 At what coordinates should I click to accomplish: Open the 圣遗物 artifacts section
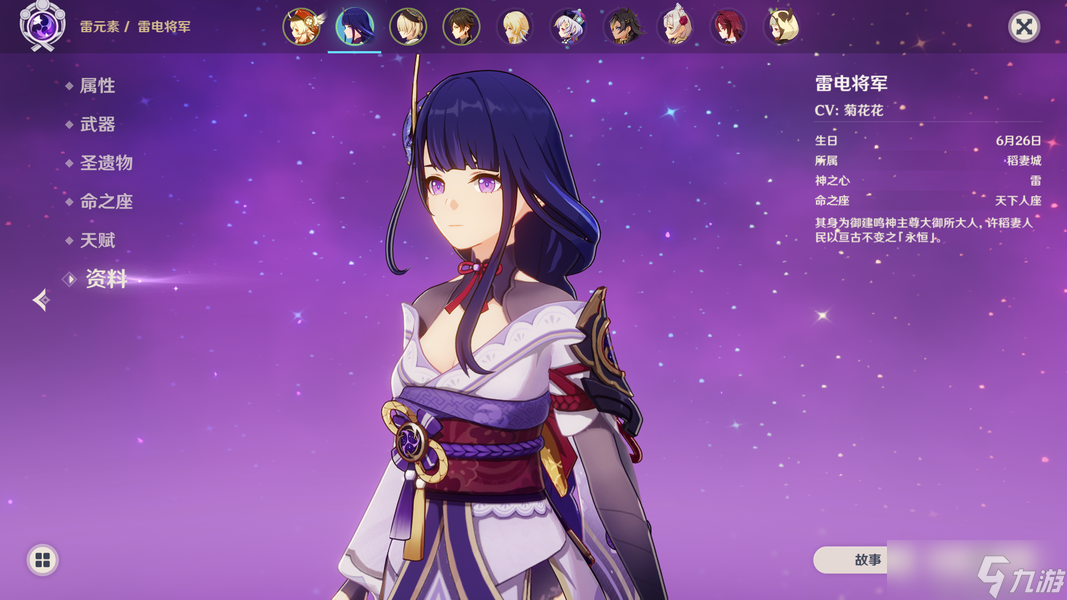tap(106, 163)
